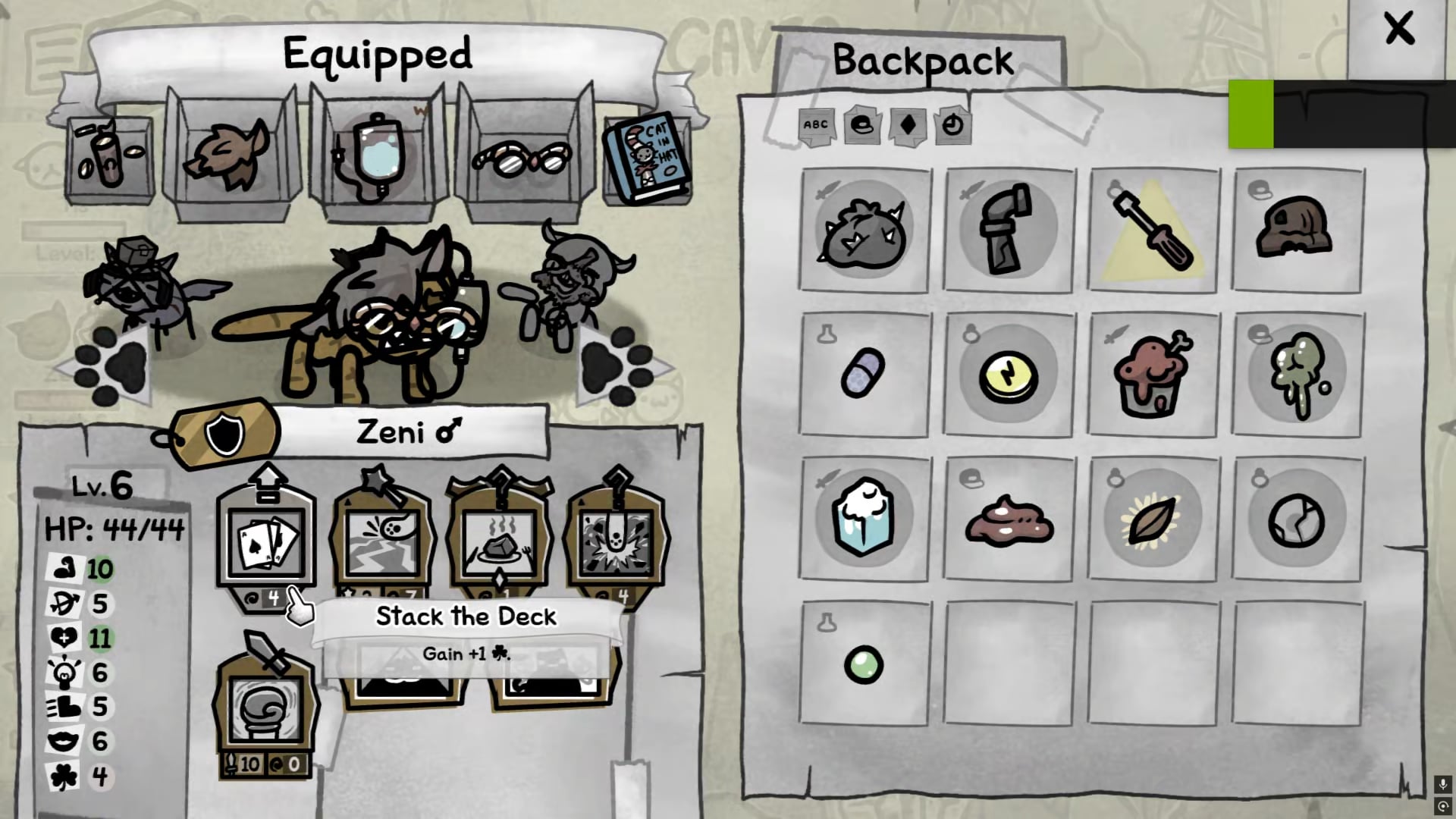Select the diamond sort filter

click(x=908, y=125)
